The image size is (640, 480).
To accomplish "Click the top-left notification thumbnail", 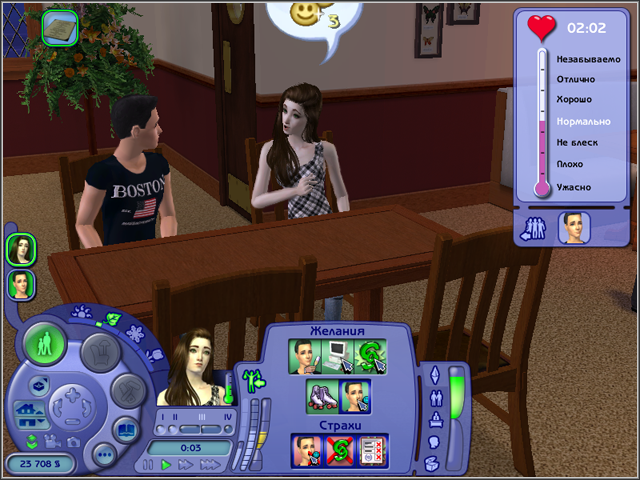I will pos(62,26).
